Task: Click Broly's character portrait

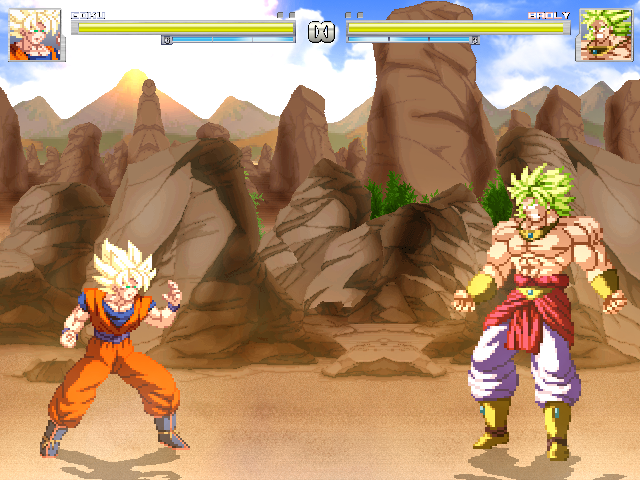Action: point(602,35)
